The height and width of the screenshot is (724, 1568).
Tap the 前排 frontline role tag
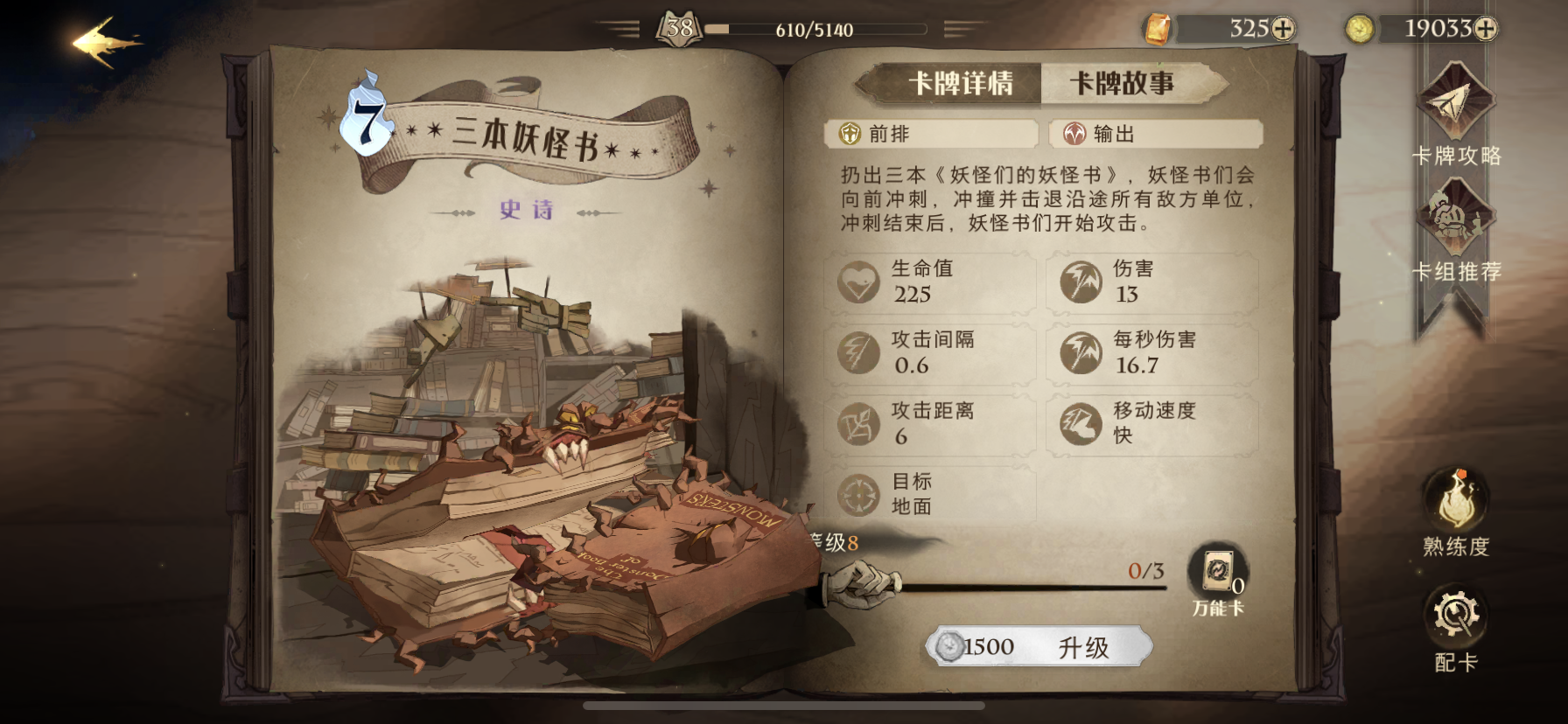tap(931, 134)
